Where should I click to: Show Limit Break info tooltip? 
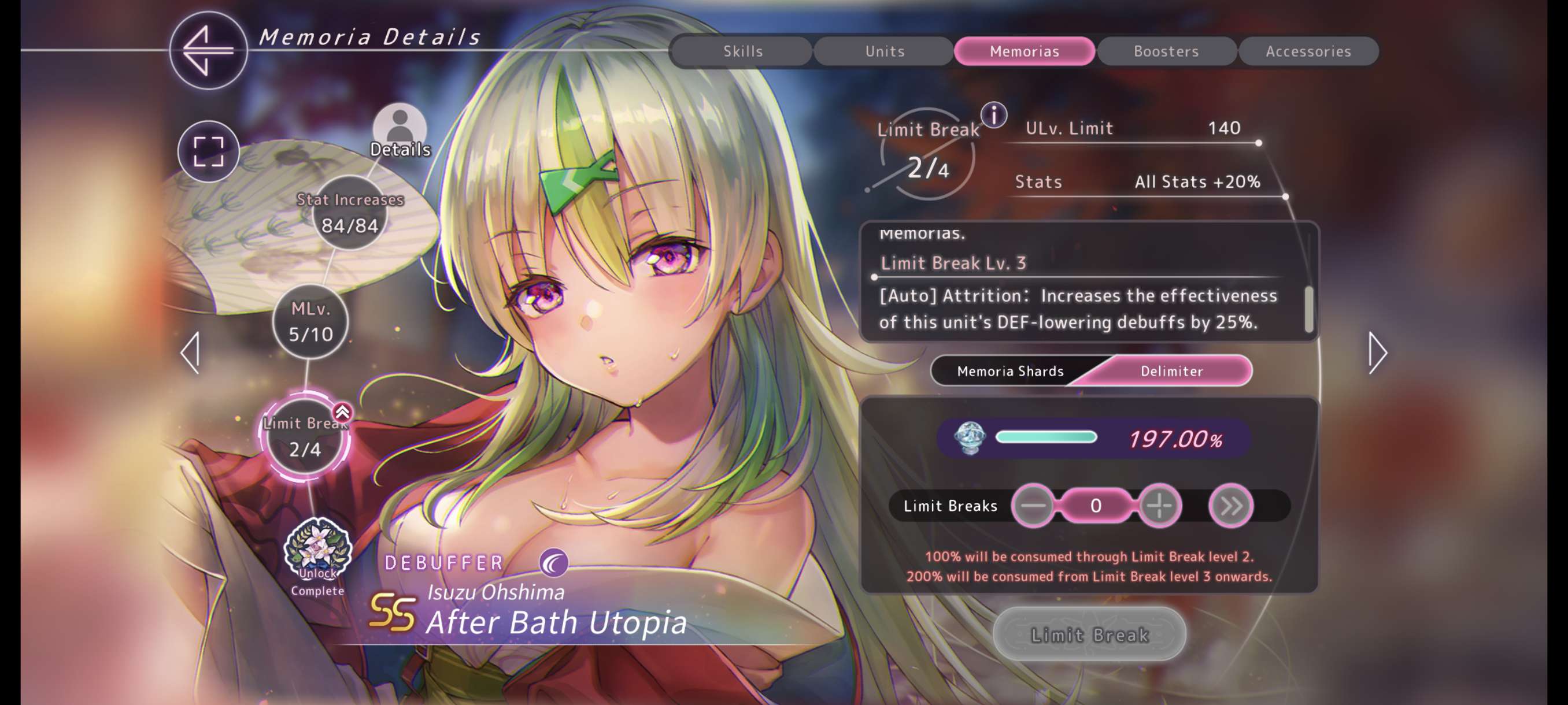pyautogui.click(x=994, y=115)
